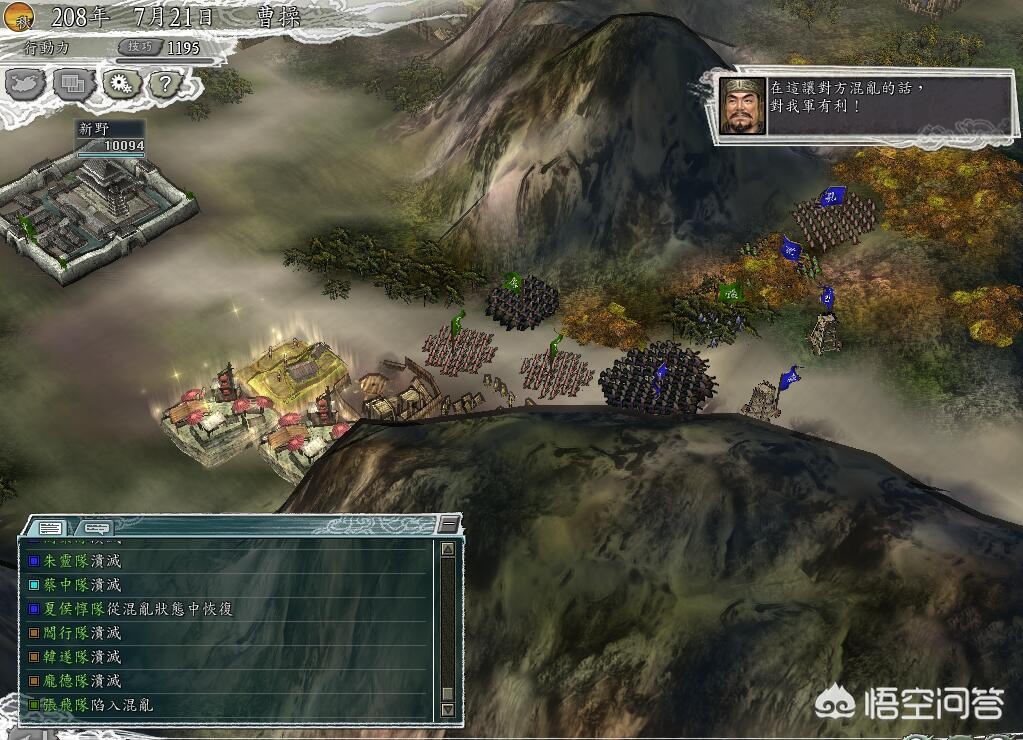Open the question mark help button
The width and height of the screenshot is (1023, 740).
[x=166, y=83]
